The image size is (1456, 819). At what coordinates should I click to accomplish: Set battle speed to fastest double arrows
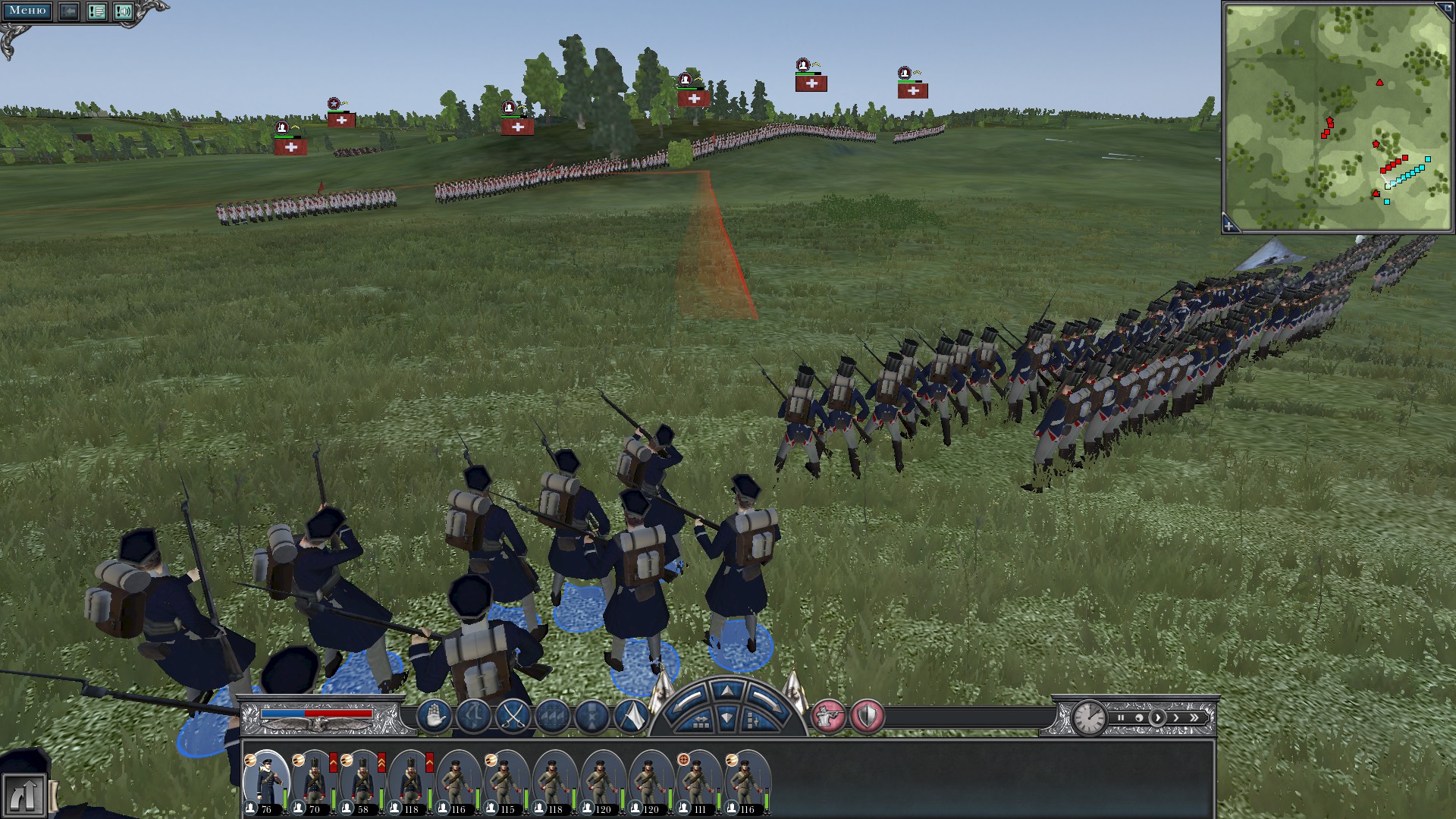(1194, 717)
